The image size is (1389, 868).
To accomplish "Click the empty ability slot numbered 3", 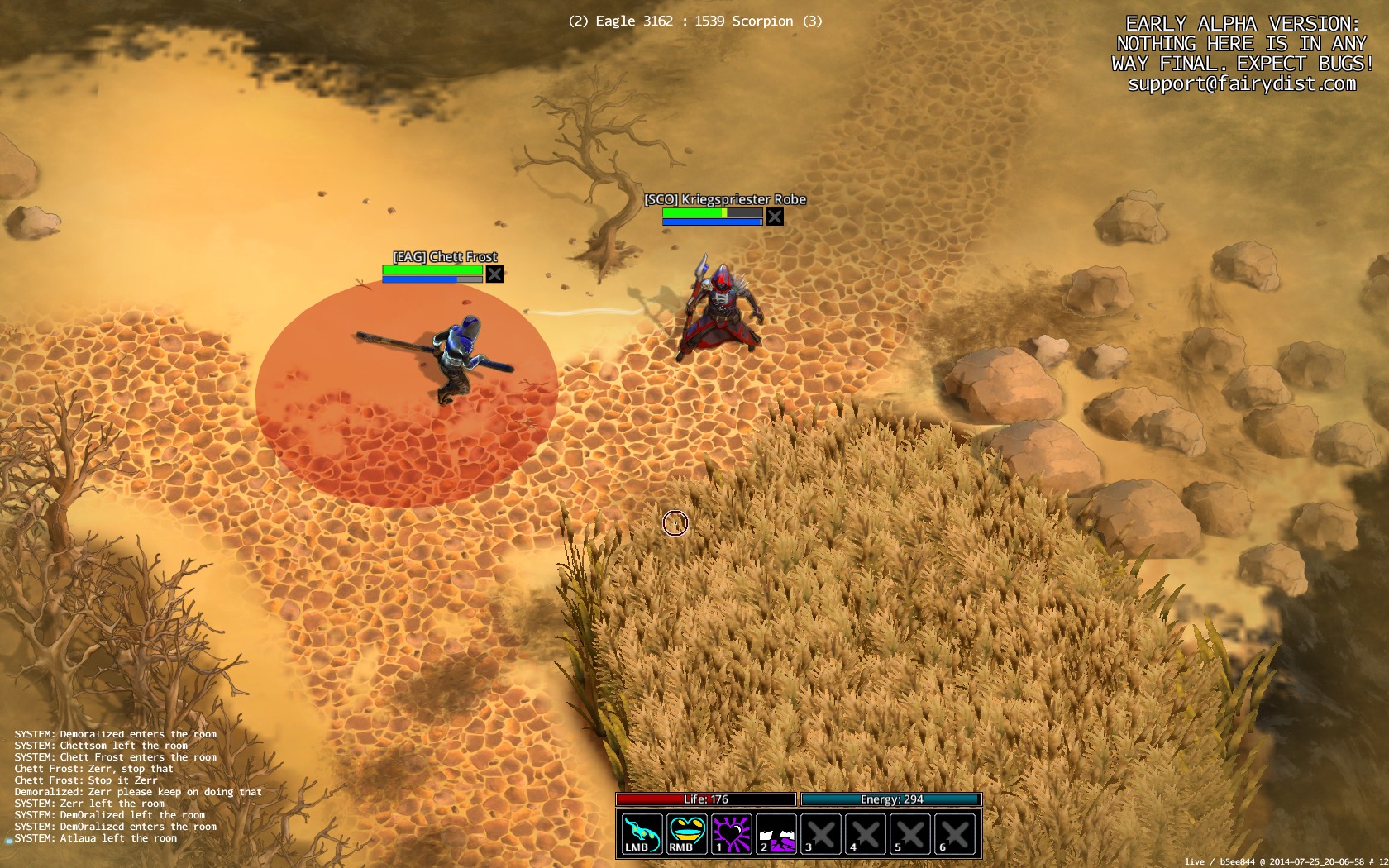I will 821,833.
